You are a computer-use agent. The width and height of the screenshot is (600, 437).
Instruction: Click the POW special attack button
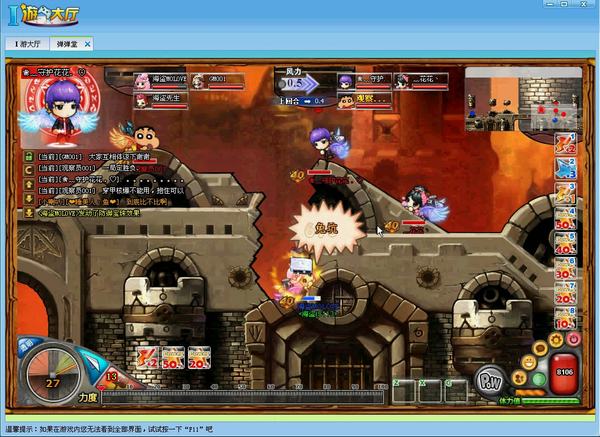tap(489, 381)
